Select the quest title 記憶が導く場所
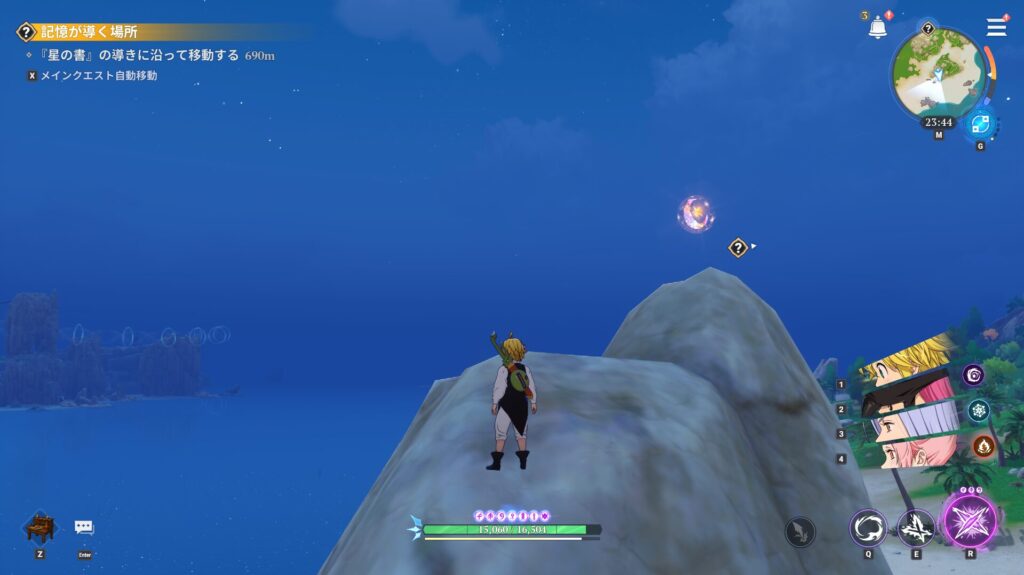This screenshot has height=575, width=1024. click(90, 32)
